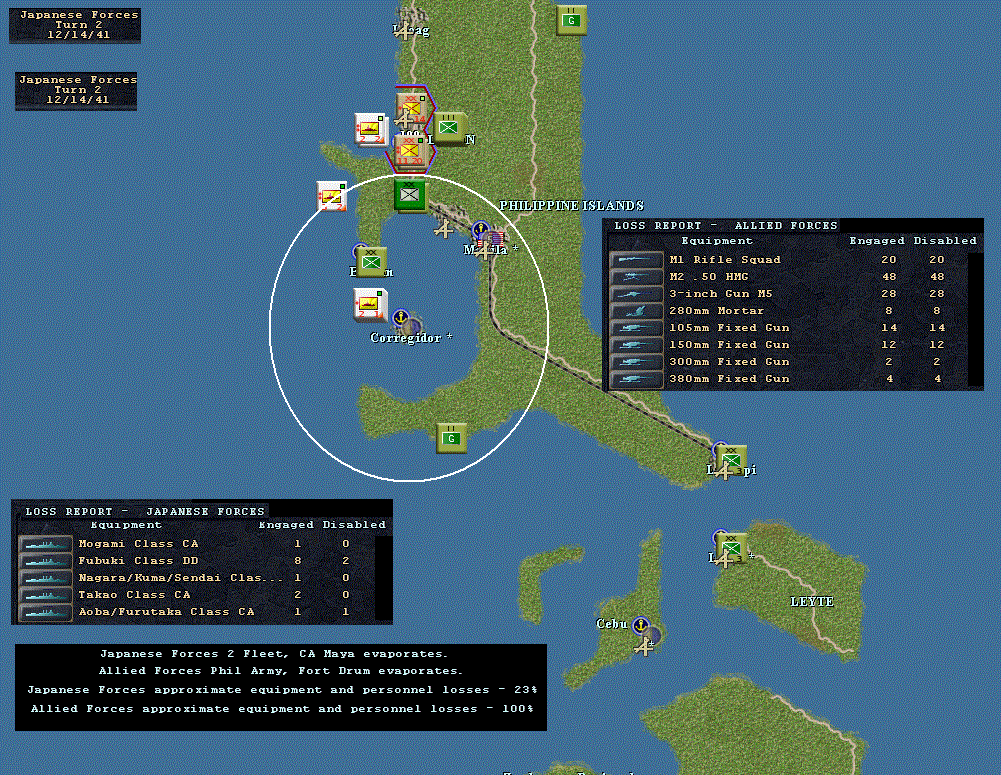
Task: Select the Mogami Class CA ship icon
Action: pos(45,544)
